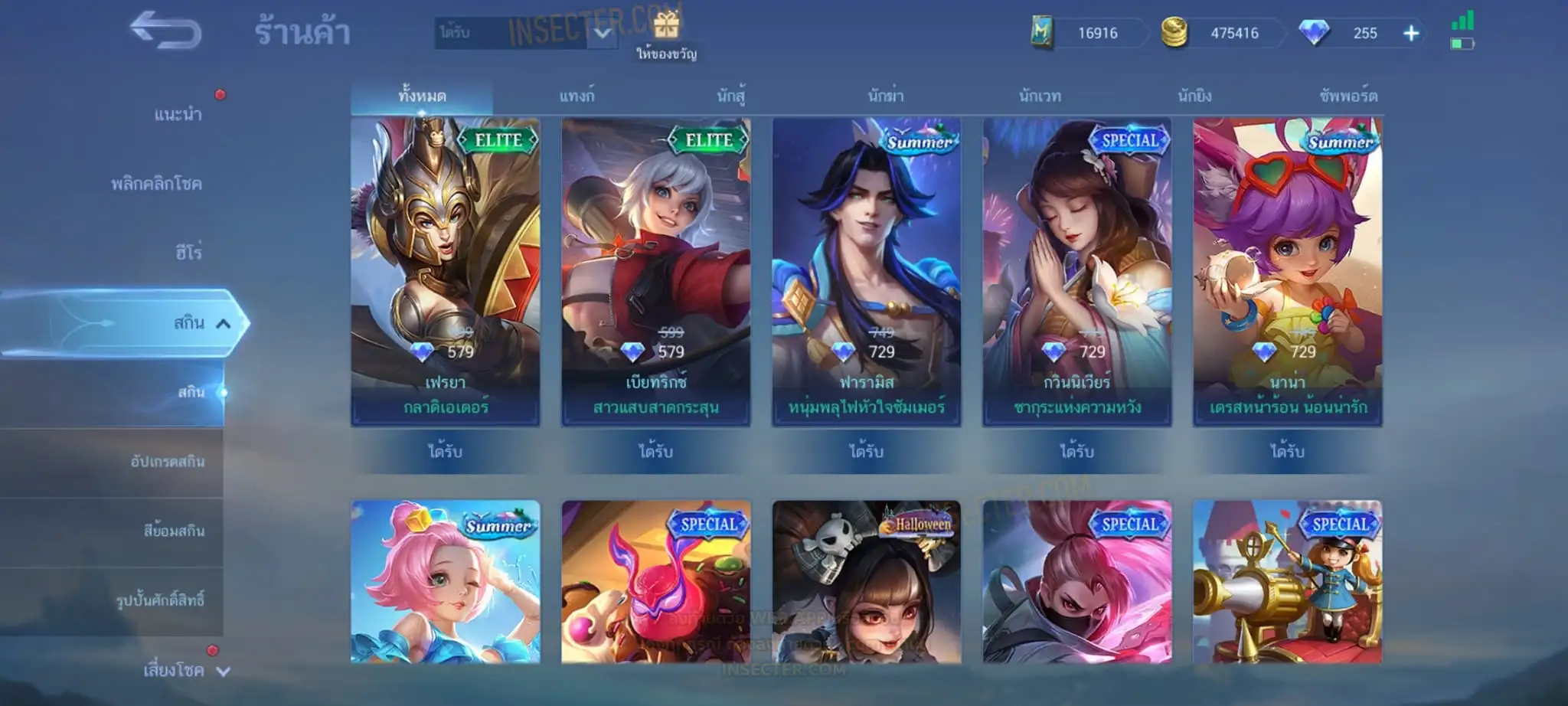Screen dimensions: 1568x706
Task: Open the สีย้อมสกิน submenu
Action: [174, 531]
